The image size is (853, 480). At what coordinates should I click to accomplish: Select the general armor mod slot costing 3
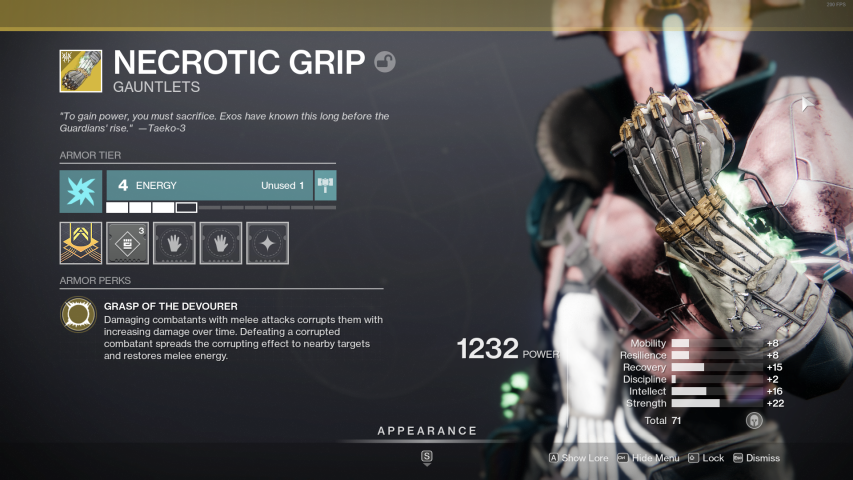[127, 243]
